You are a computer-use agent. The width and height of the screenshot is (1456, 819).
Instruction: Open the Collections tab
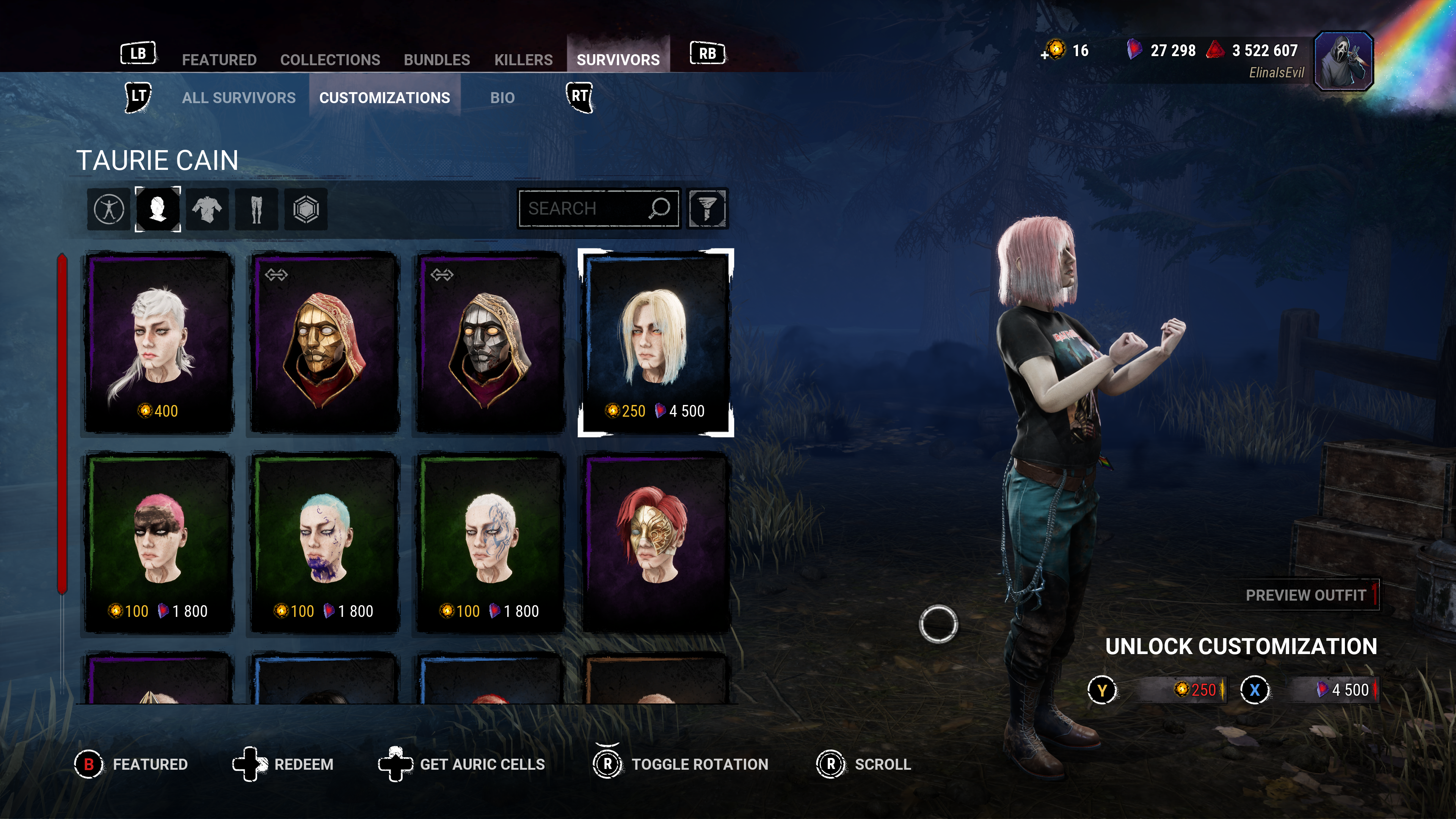tap(330, 60)
